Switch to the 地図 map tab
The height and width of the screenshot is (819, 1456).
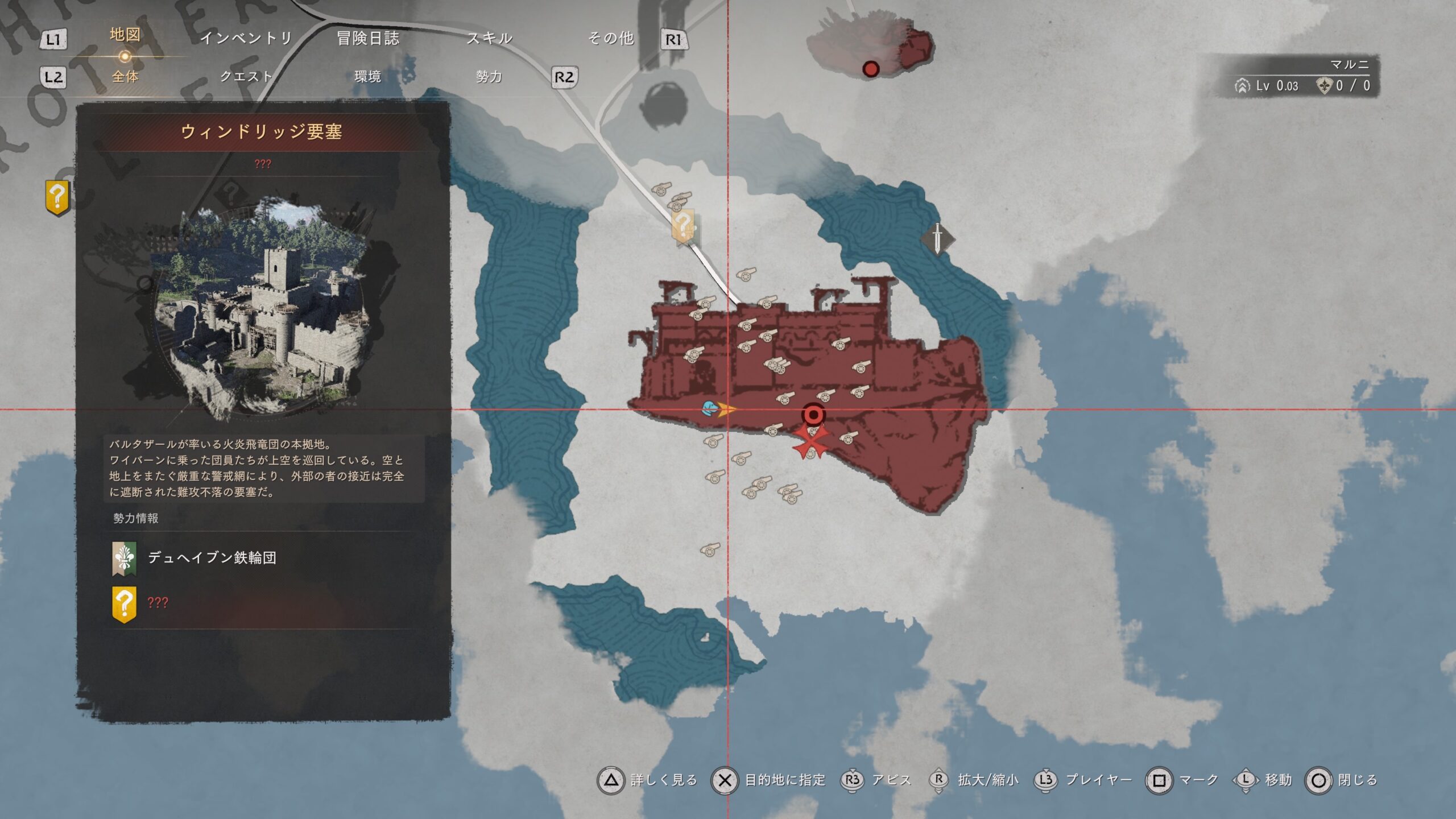click(125, 35)
